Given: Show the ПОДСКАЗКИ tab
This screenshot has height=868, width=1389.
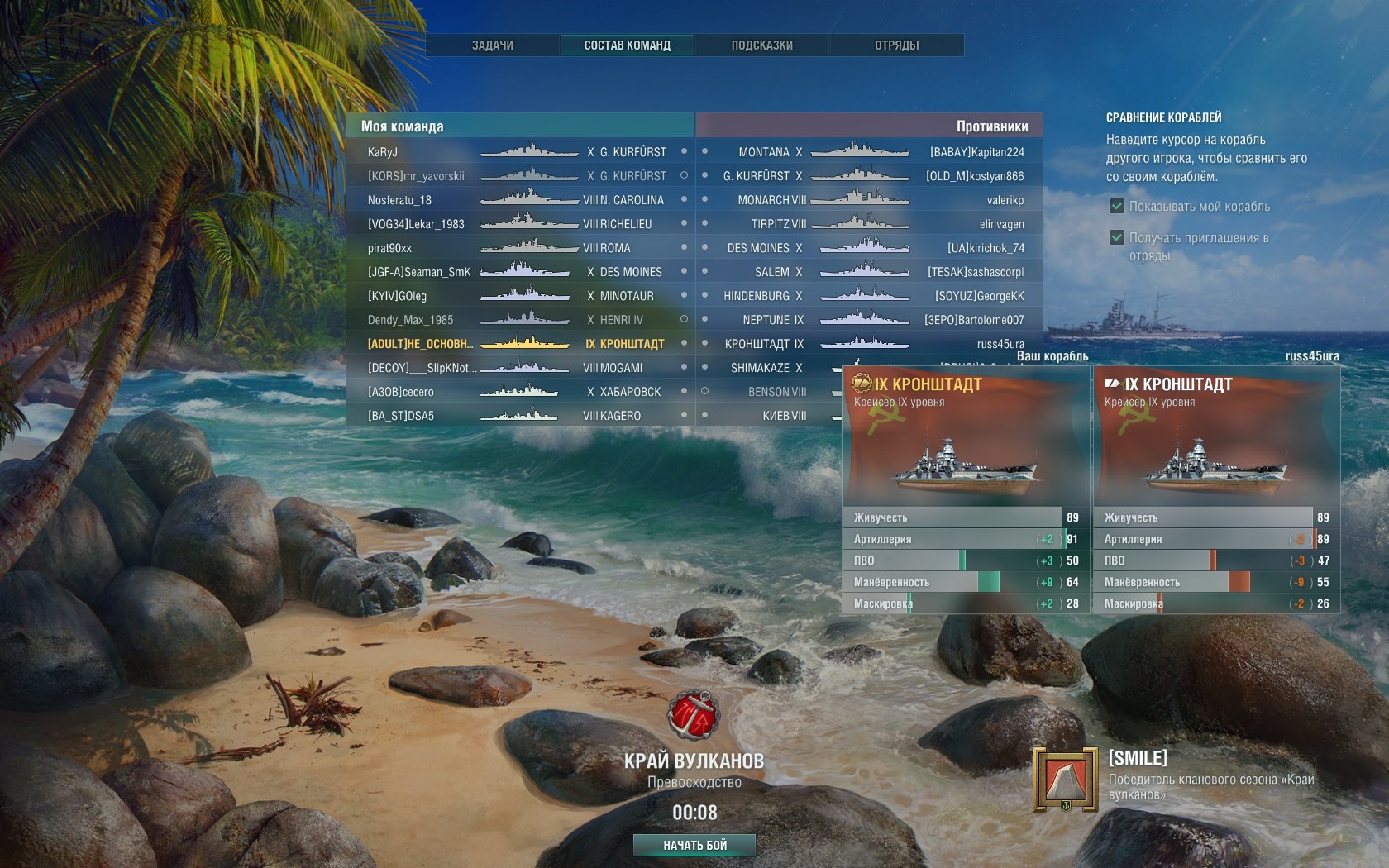Looking at the screenshot, I should pos(762,45).
